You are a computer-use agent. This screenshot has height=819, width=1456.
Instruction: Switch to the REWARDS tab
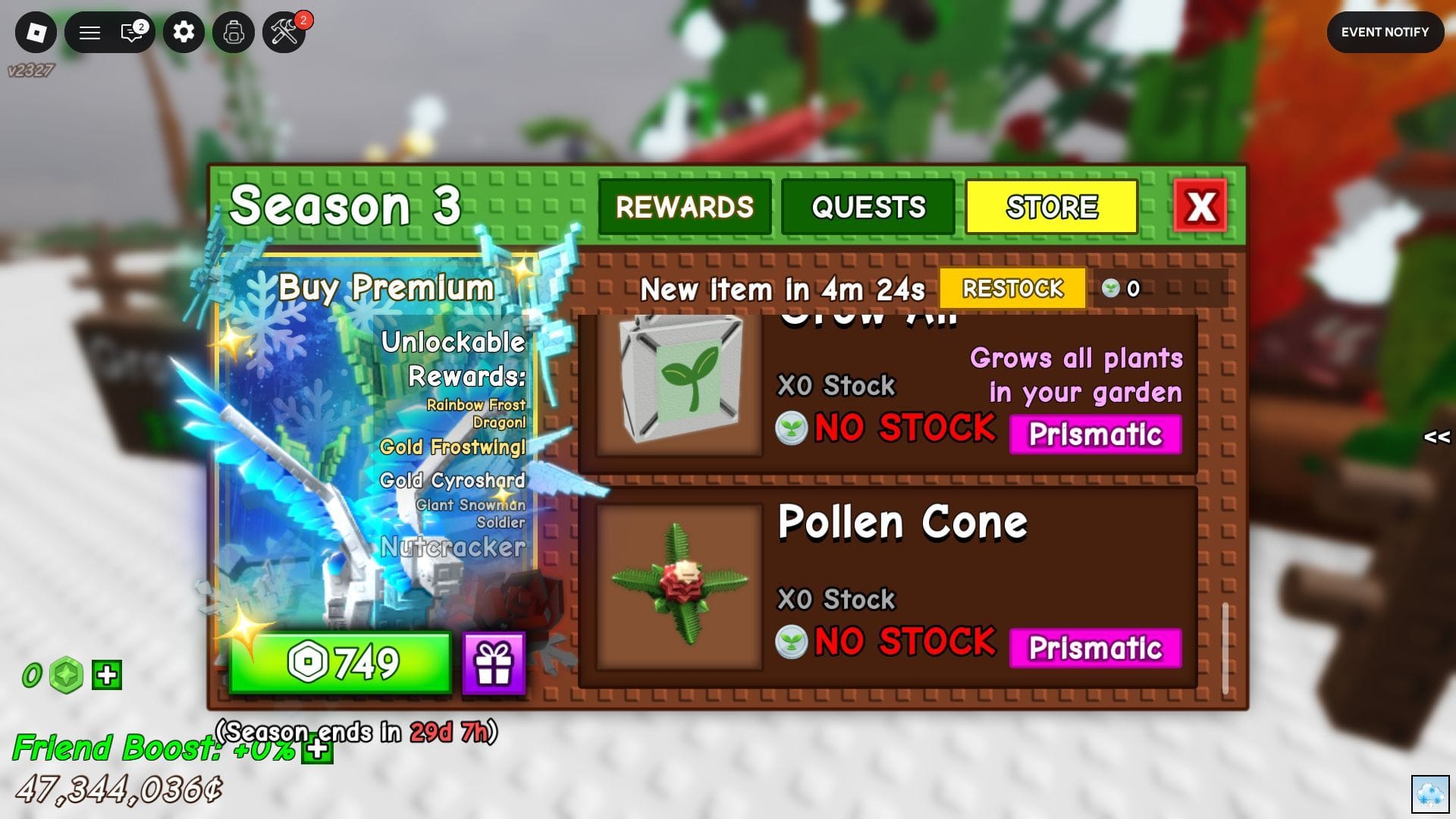click(685, 206)
